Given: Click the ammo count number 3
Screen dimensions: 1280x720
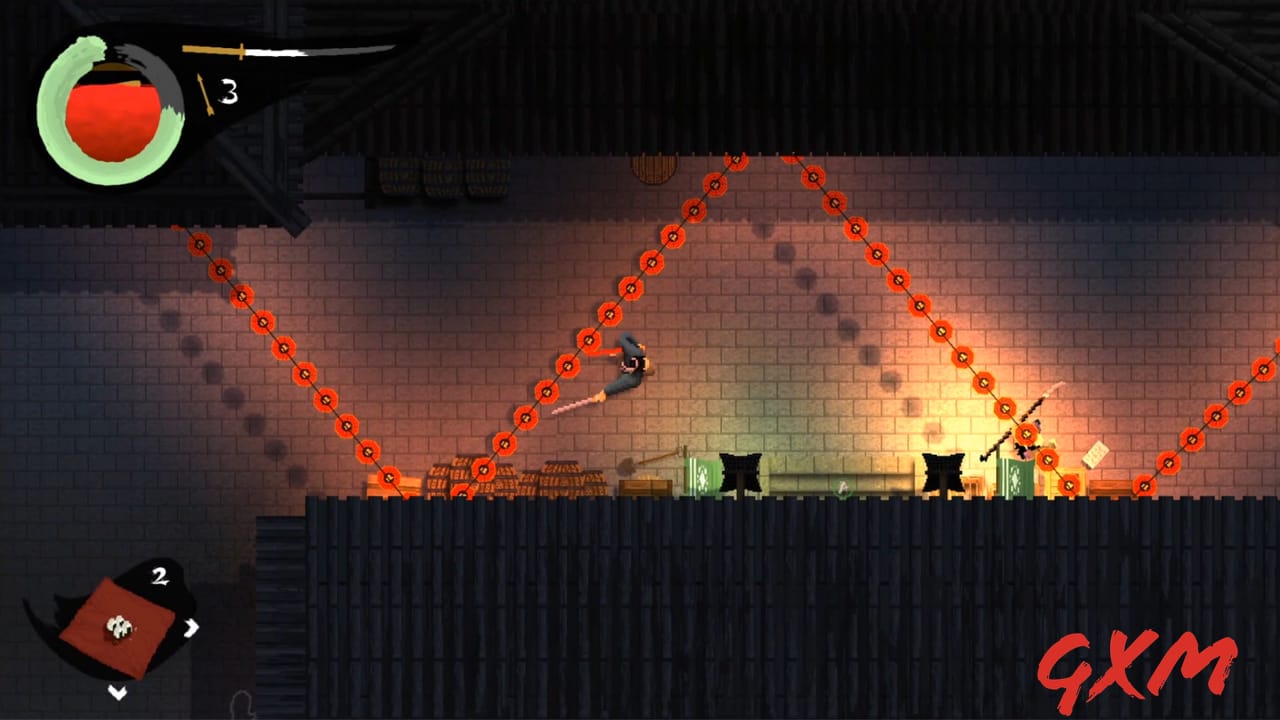Looking at the screenshot, I should coord(228,90).
